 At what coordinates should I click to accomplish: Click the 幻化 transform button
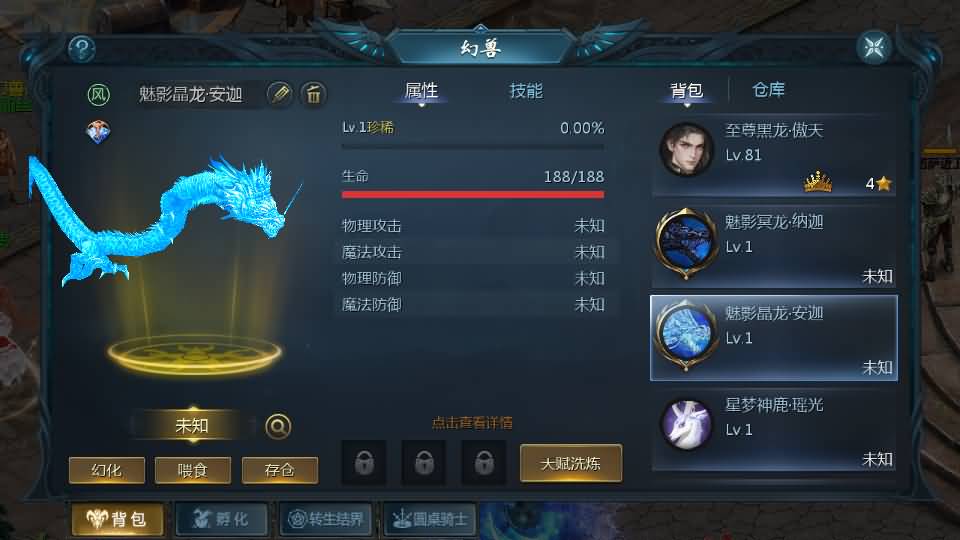(107, 470)
